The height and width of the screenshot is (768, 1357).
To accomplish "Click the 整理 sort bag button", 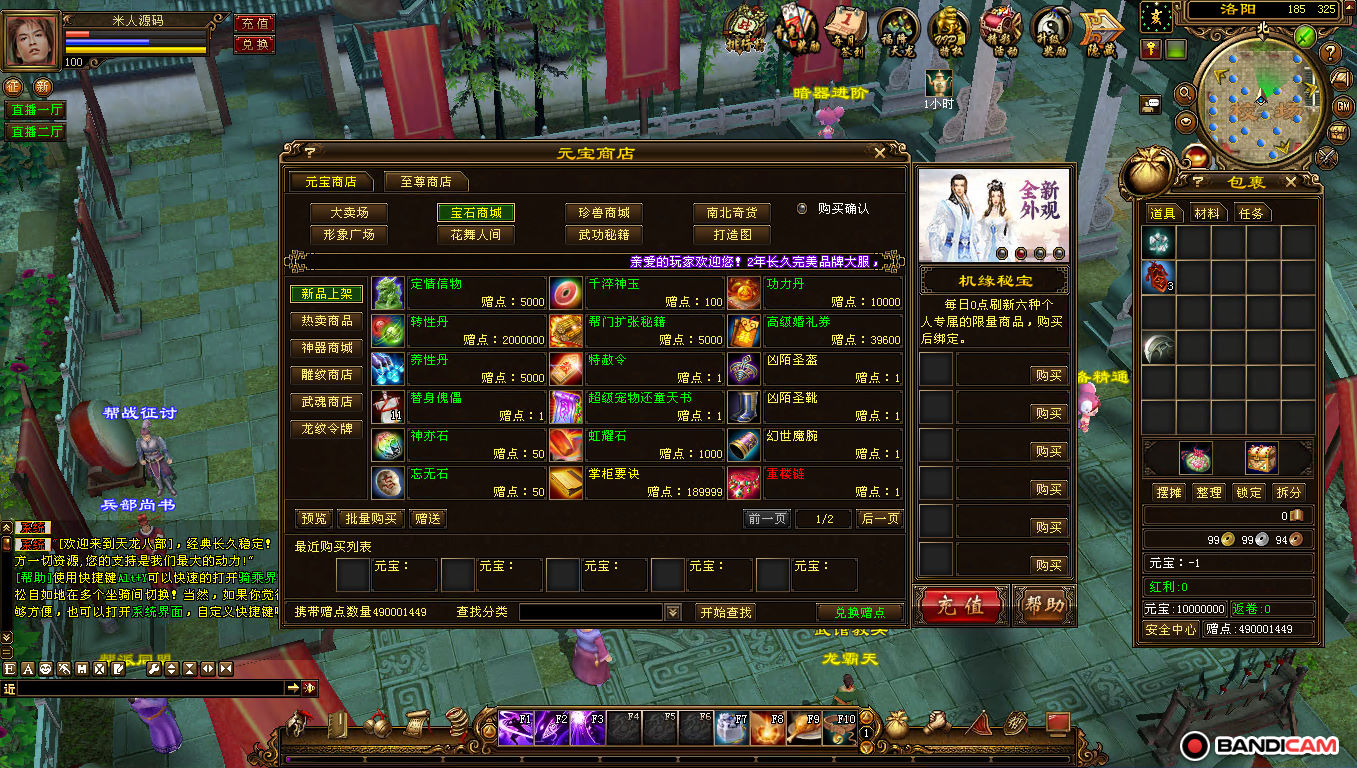I will point(1209,492).
